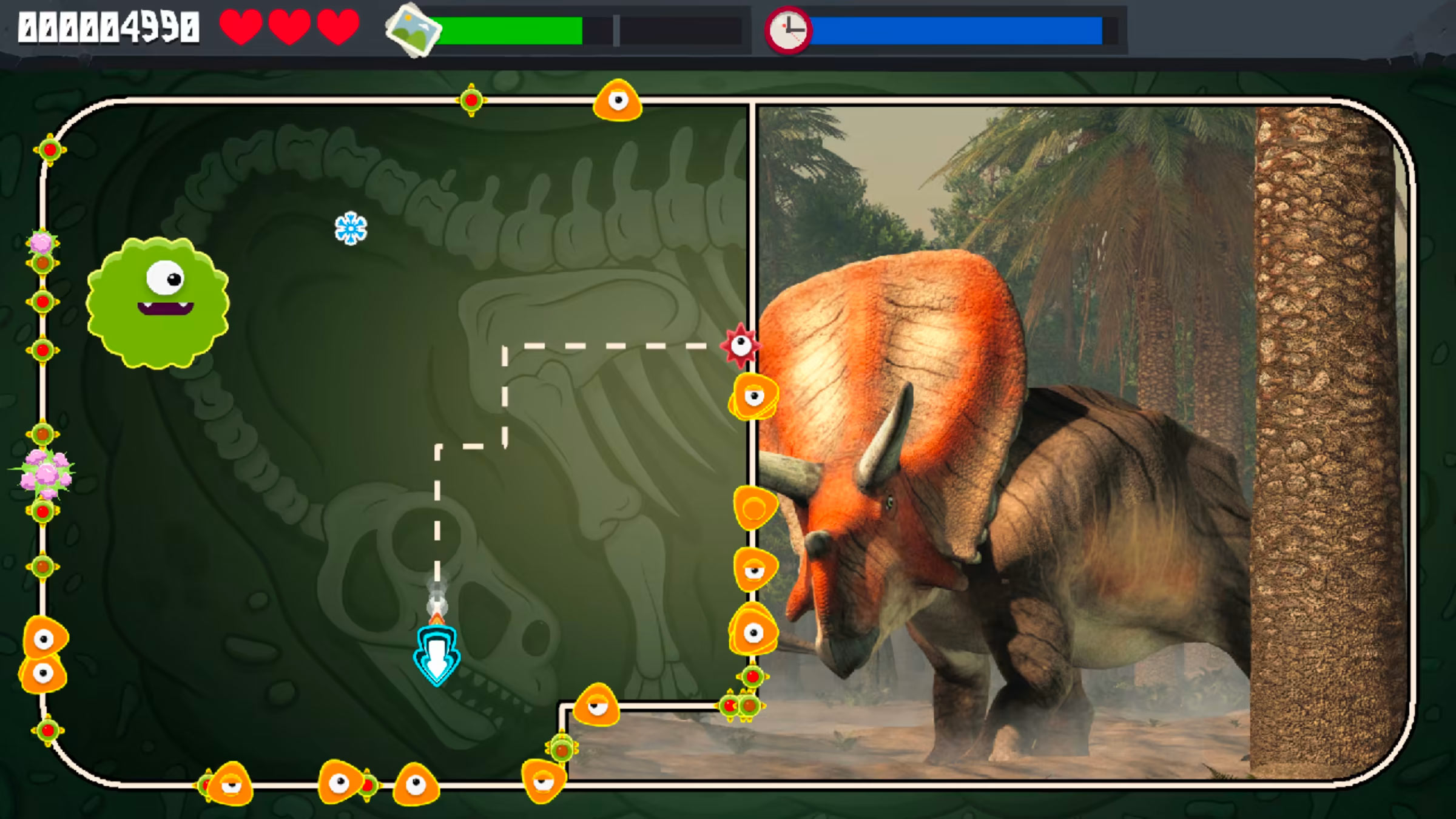Viewport: 1456px width, 819px height.
Task: Click the blue time remaining bar
Action: tap(959, 27)
